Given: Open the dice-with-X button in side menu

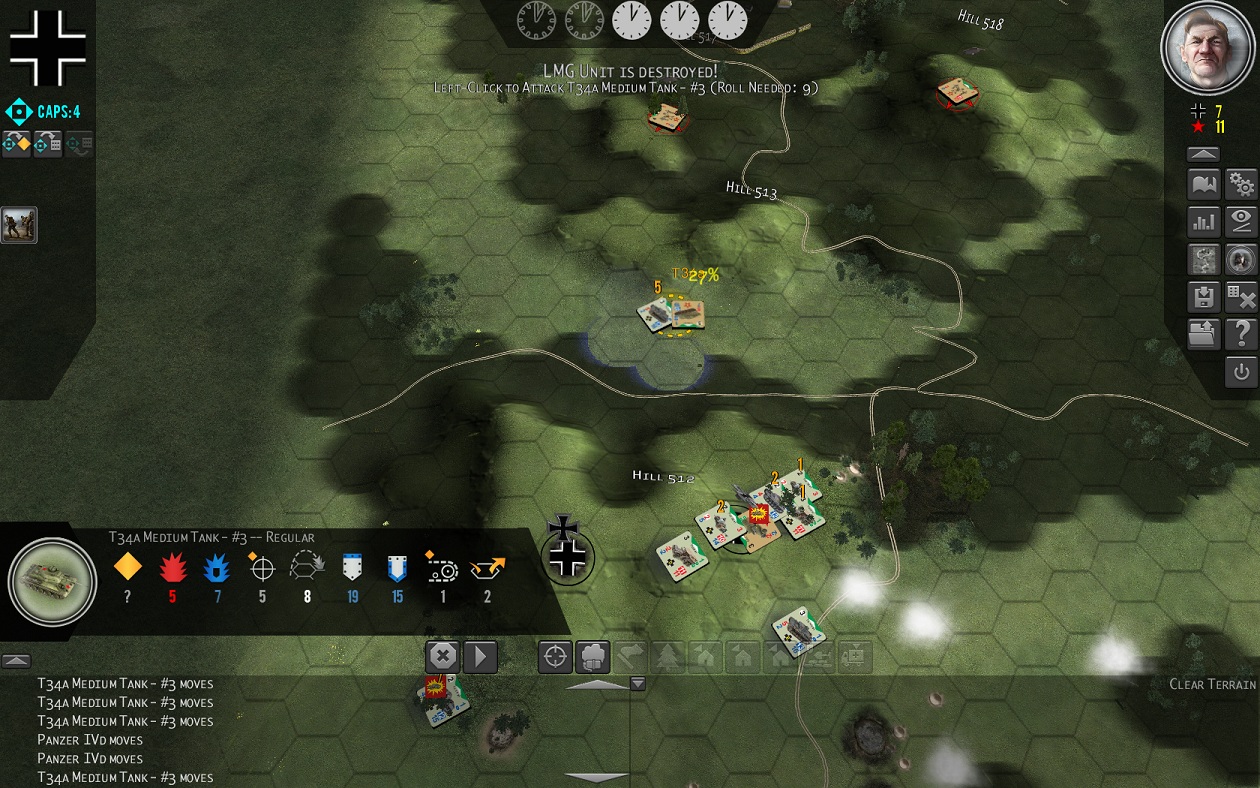Looking at the screenshot, I should pos(1241,297).
